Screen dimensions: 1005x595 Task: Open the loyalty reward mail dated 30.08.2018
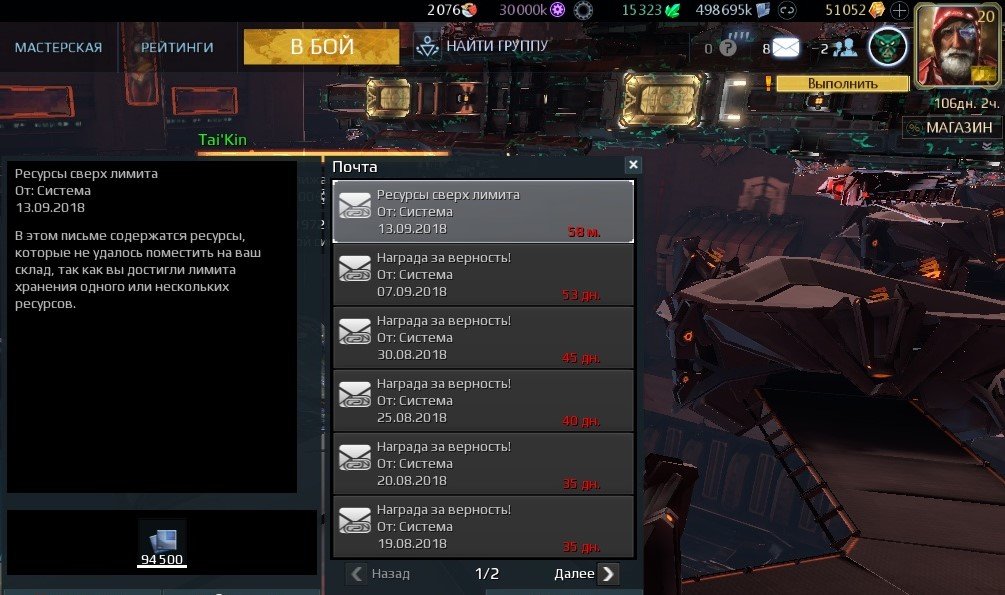[x=484, y=337]
